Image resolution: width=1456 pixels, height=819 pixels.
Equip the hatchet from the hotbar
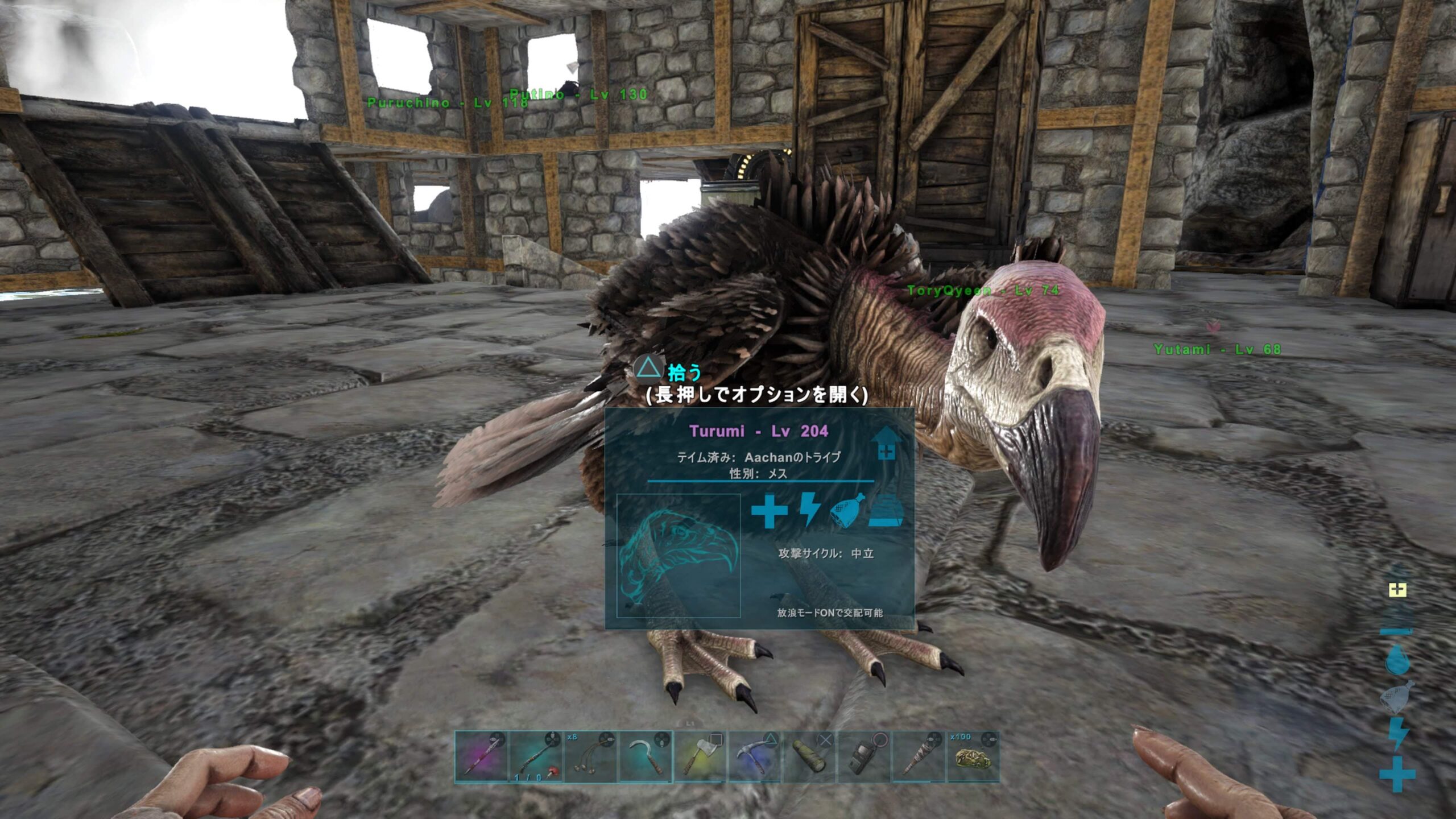pos(700,757)
